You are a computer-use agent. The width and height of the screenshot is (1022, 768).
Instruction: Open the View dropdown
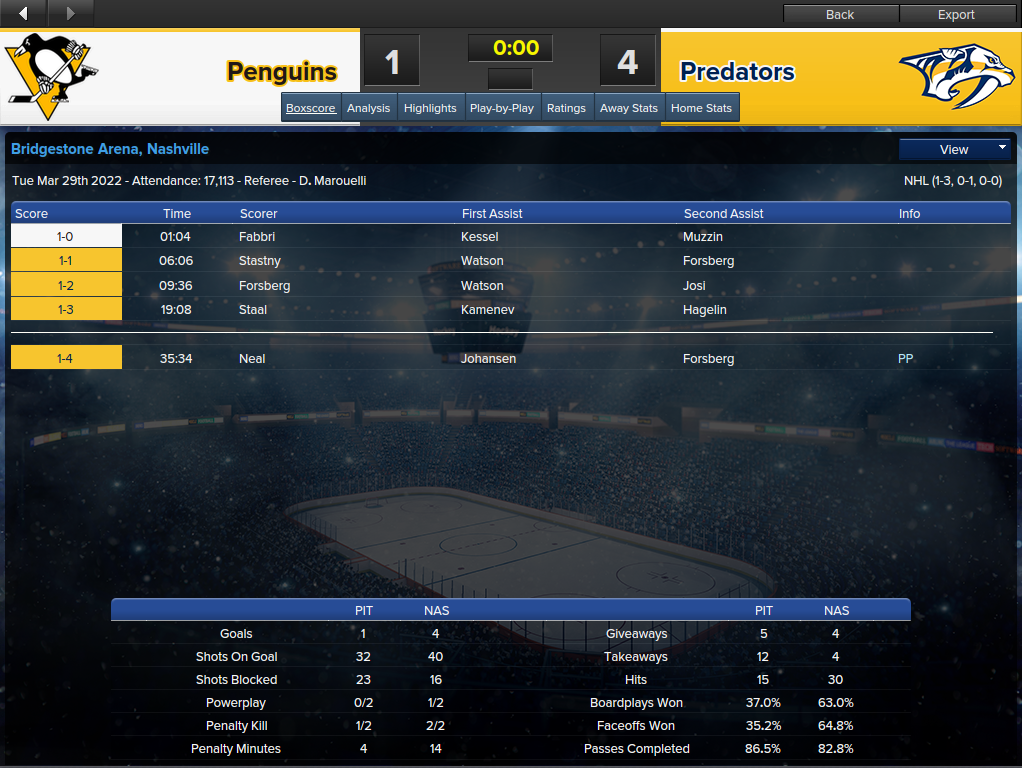(955, 149)
